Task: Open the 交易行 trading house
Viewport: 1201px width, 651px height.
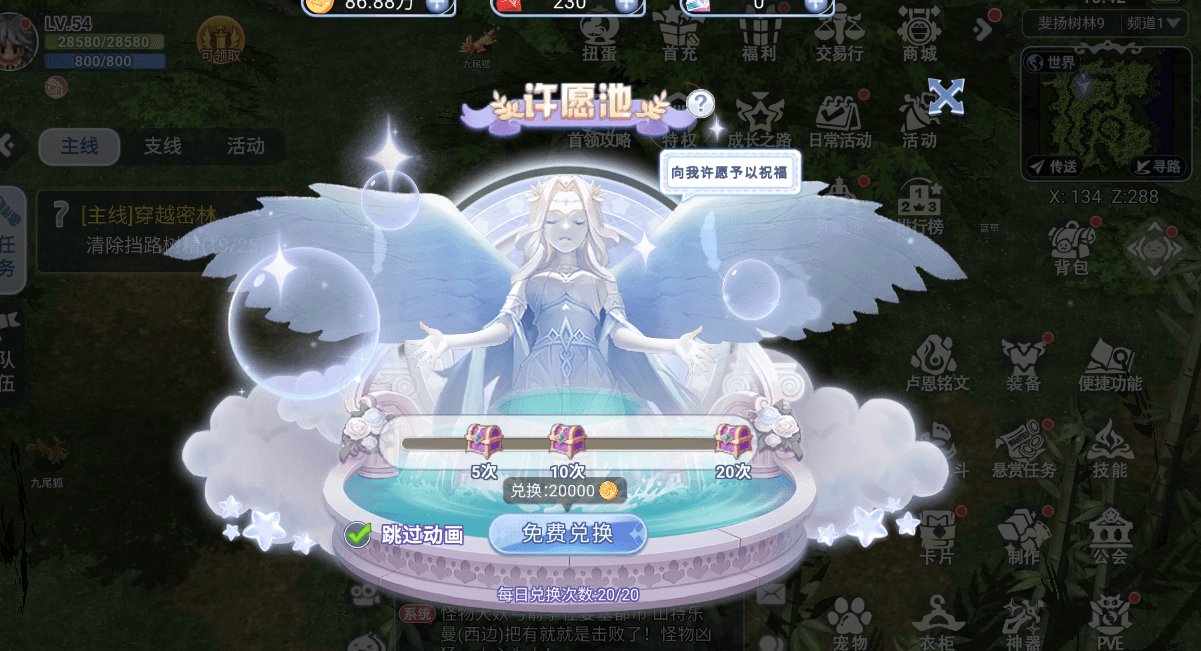Action: [839, 35]
